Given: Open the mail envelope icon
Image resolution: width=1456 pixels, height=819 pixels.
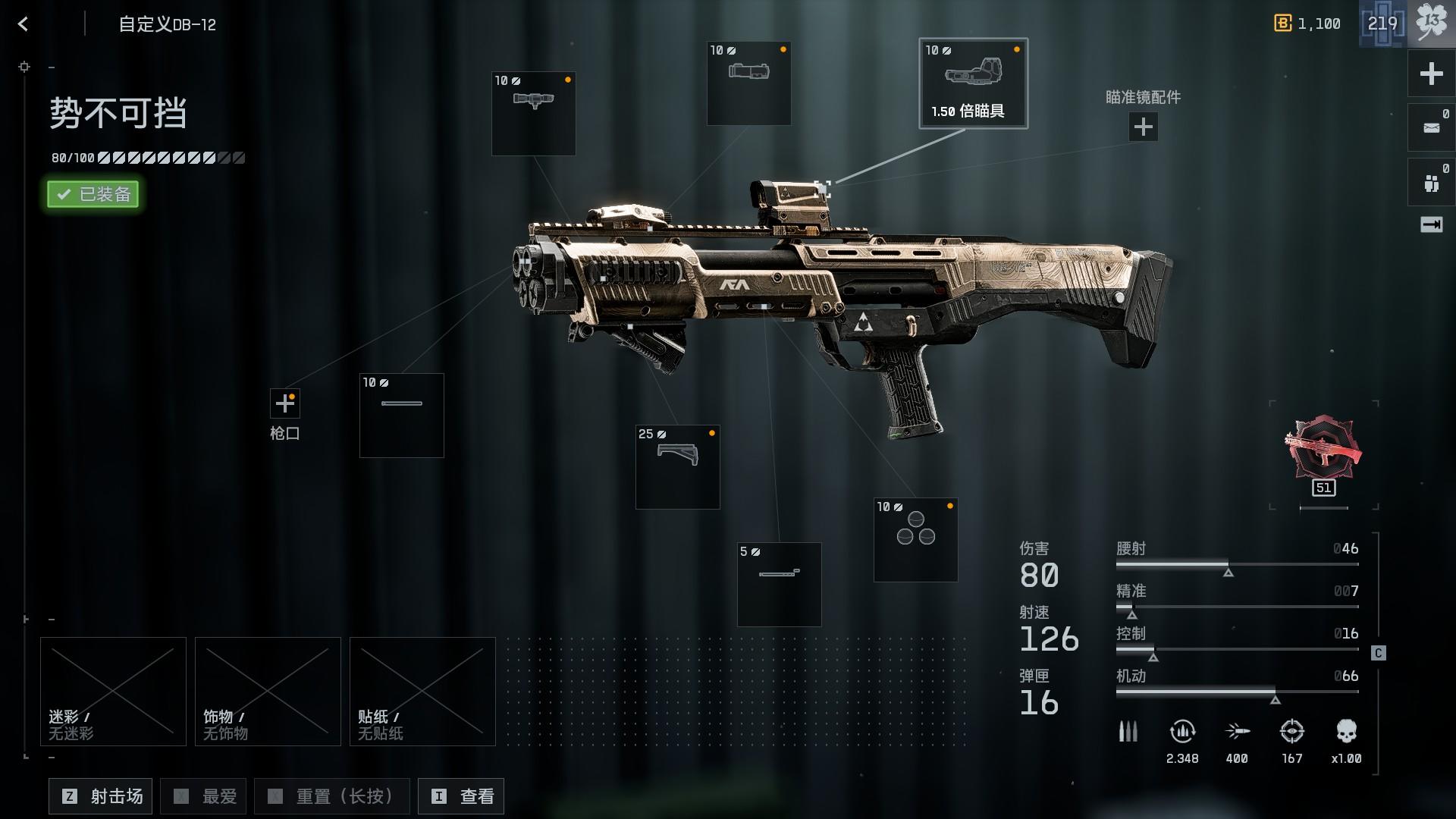Looking at the screenshot, I should tap(1431, 127).
